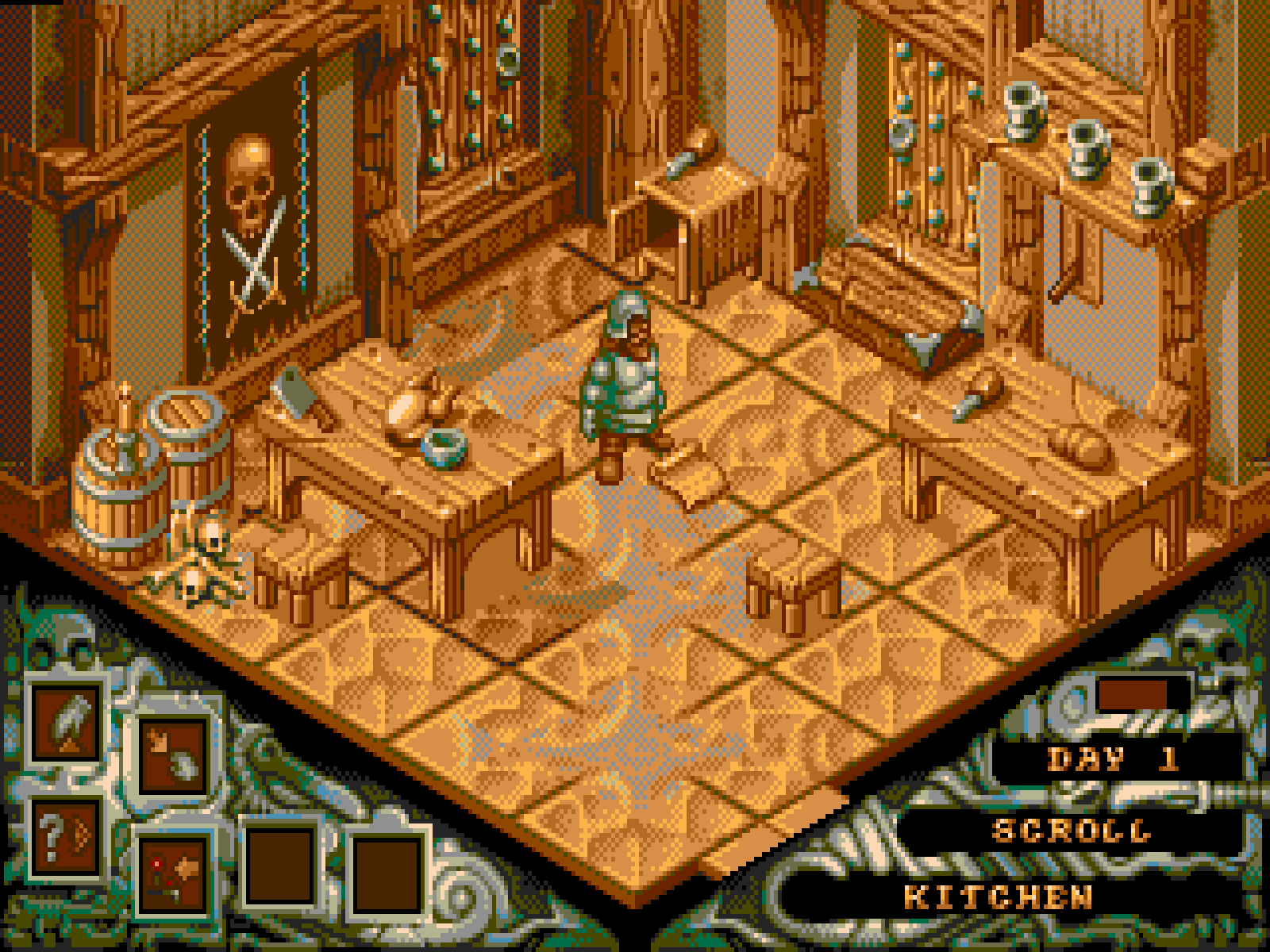Choose the question mark examine icon
1270x952 pixels.
64,838
